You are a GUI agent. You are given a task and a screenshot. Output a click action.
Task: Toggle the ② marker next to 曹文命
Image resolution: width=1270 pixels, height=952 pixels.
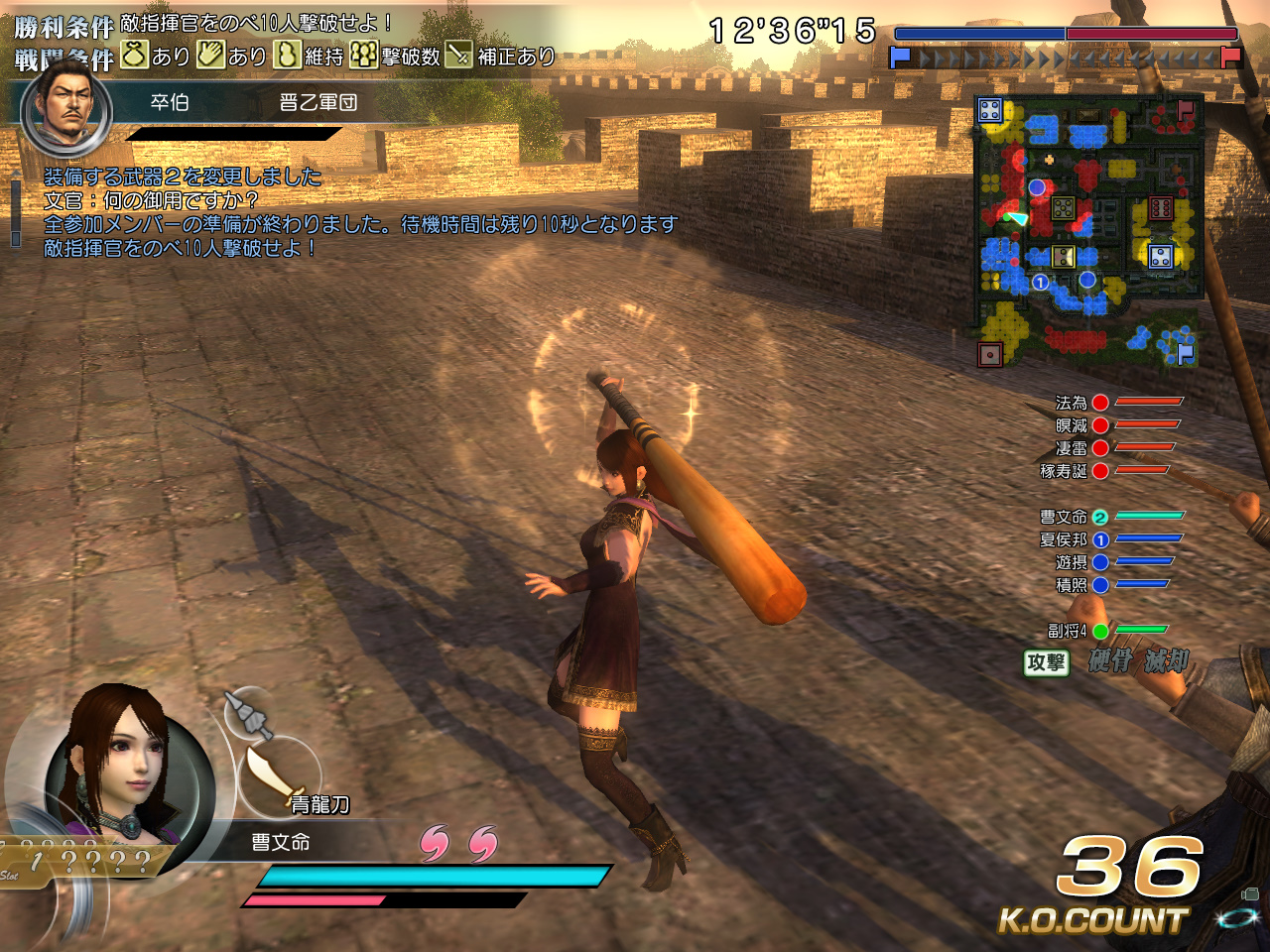coord(1098,517)
